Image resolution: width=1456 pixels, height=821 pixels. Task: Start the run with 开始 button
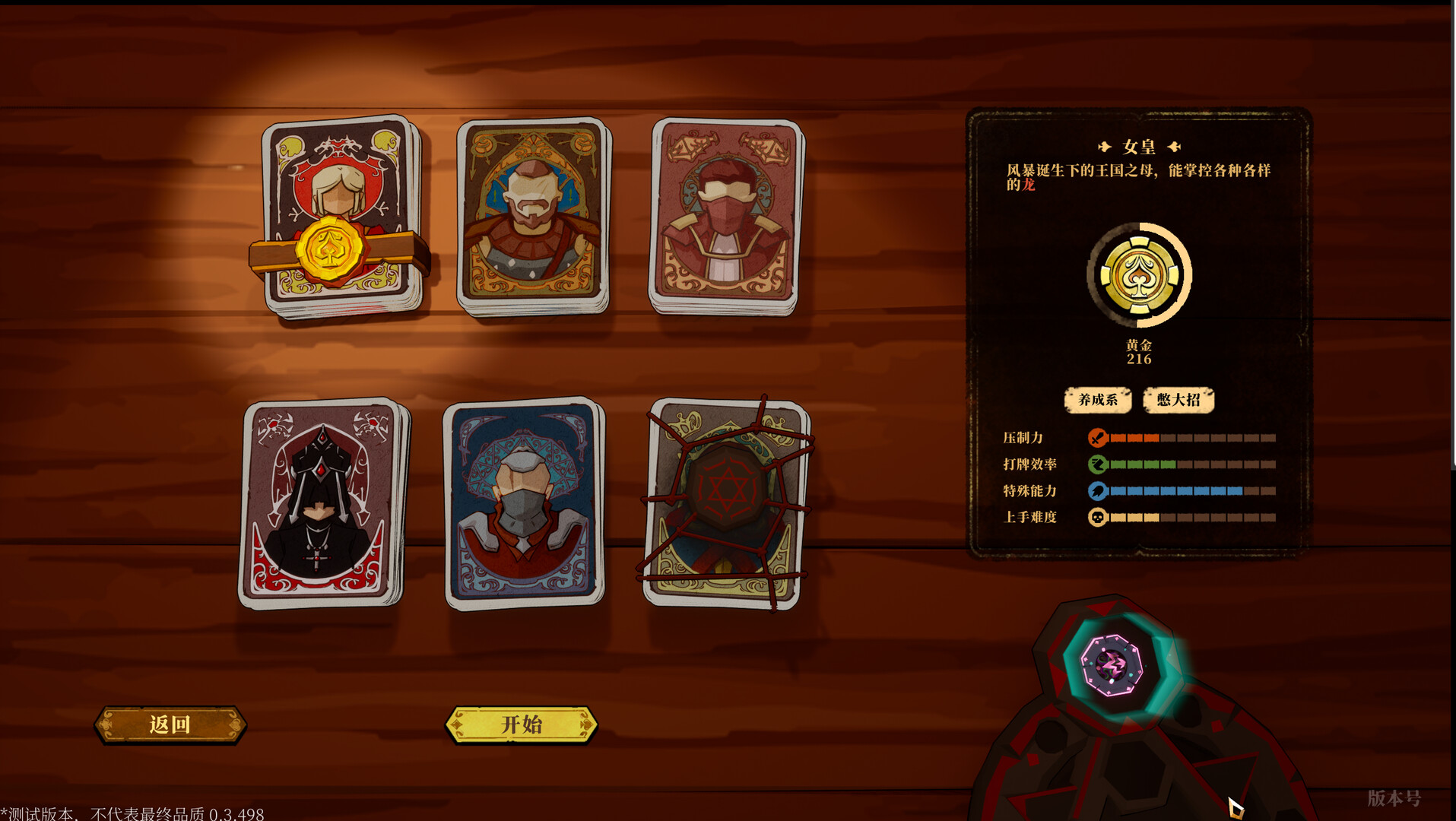[522, 724]
